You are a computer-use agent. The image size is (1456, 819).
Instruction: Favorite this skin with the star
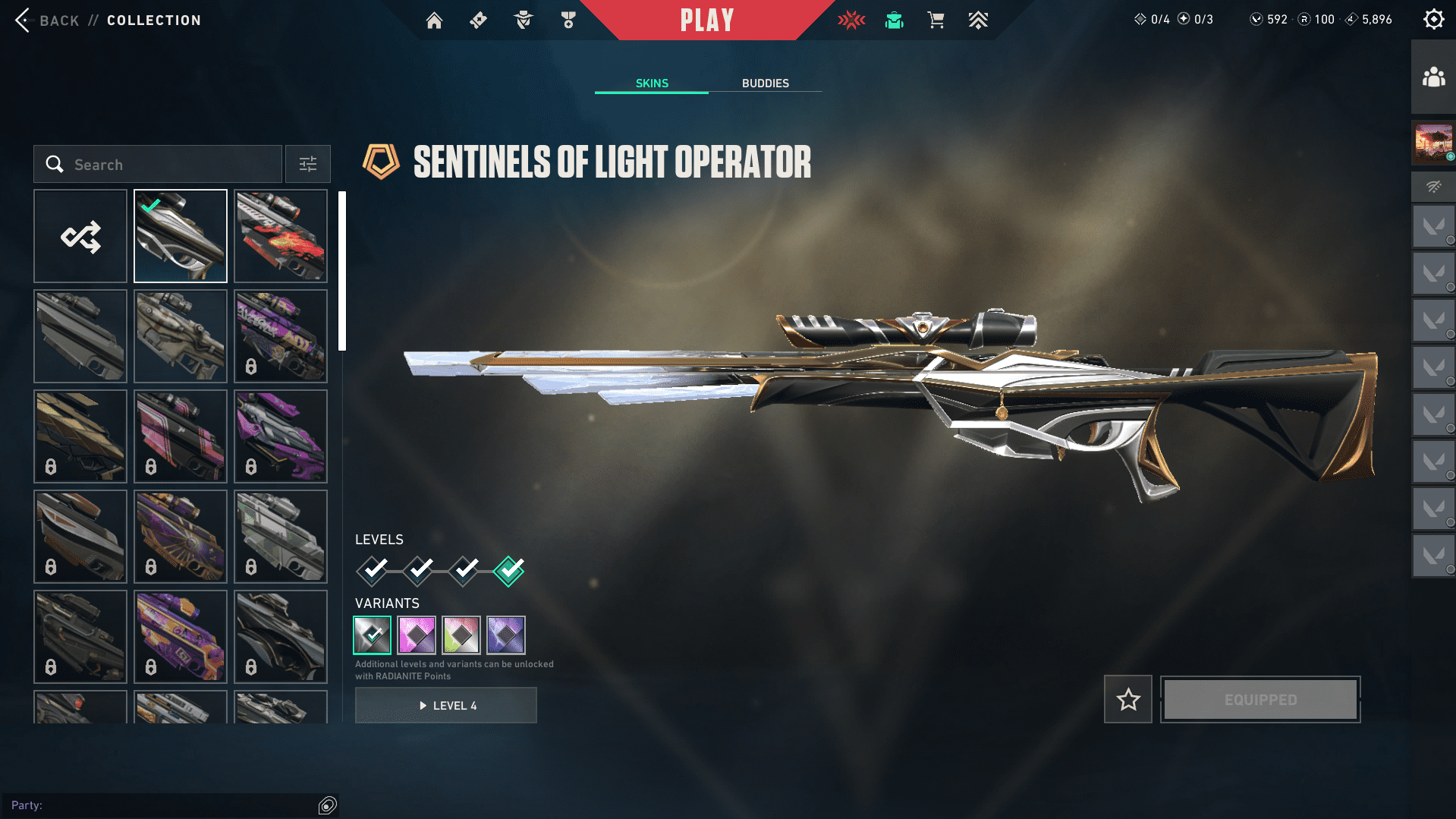1128,699
